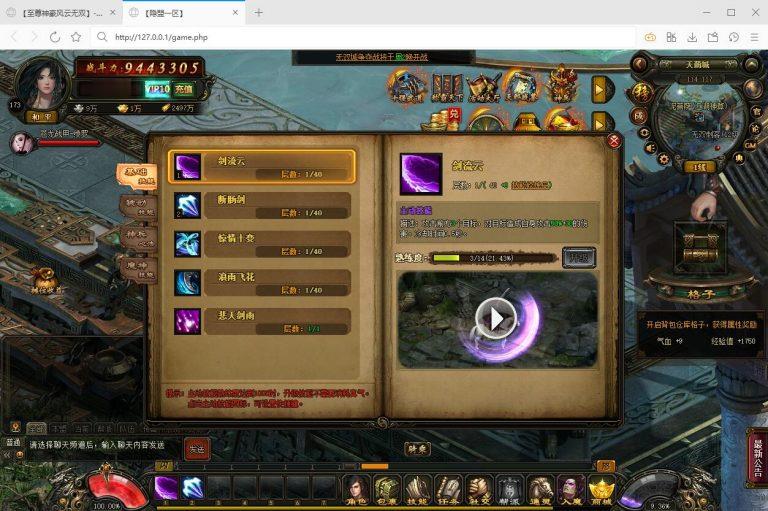
Task: Select the 浪雨飞花 skill row
Action: pos(262,283)
